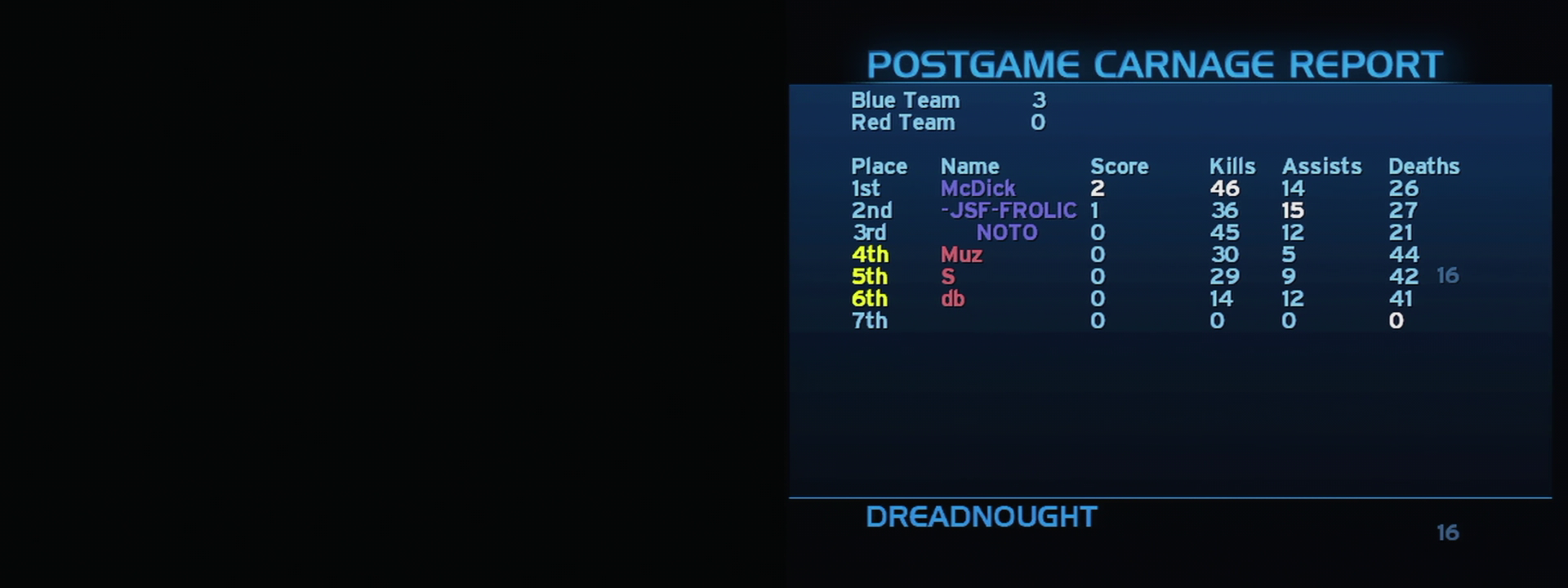The width and height of the screenshot is (1568, 588).
Task: Sort by the Assists column header
Action: [x=1321, y=167]
